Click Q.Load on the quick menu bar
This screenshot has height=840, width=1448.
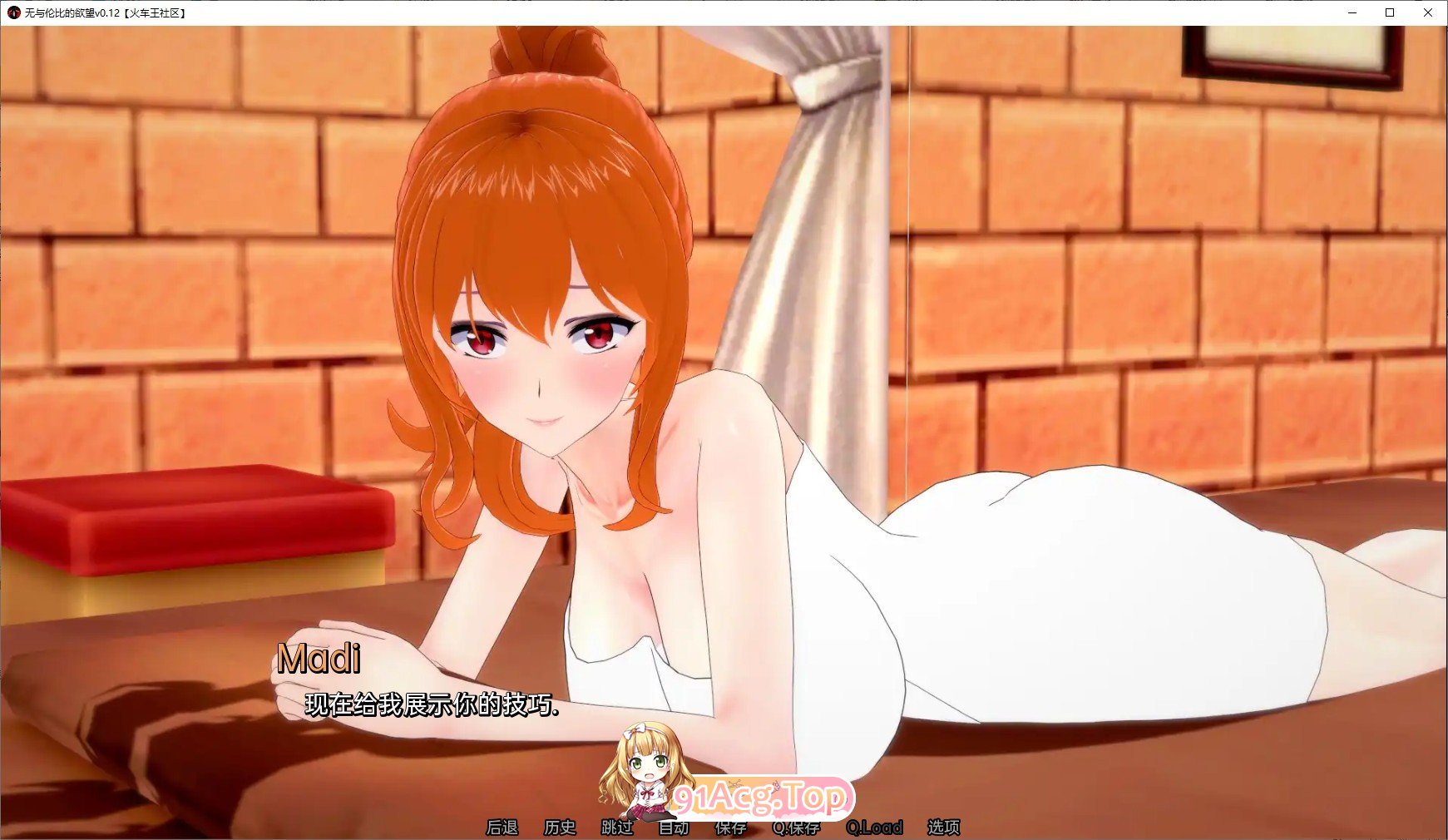click(x=873, y=828)
